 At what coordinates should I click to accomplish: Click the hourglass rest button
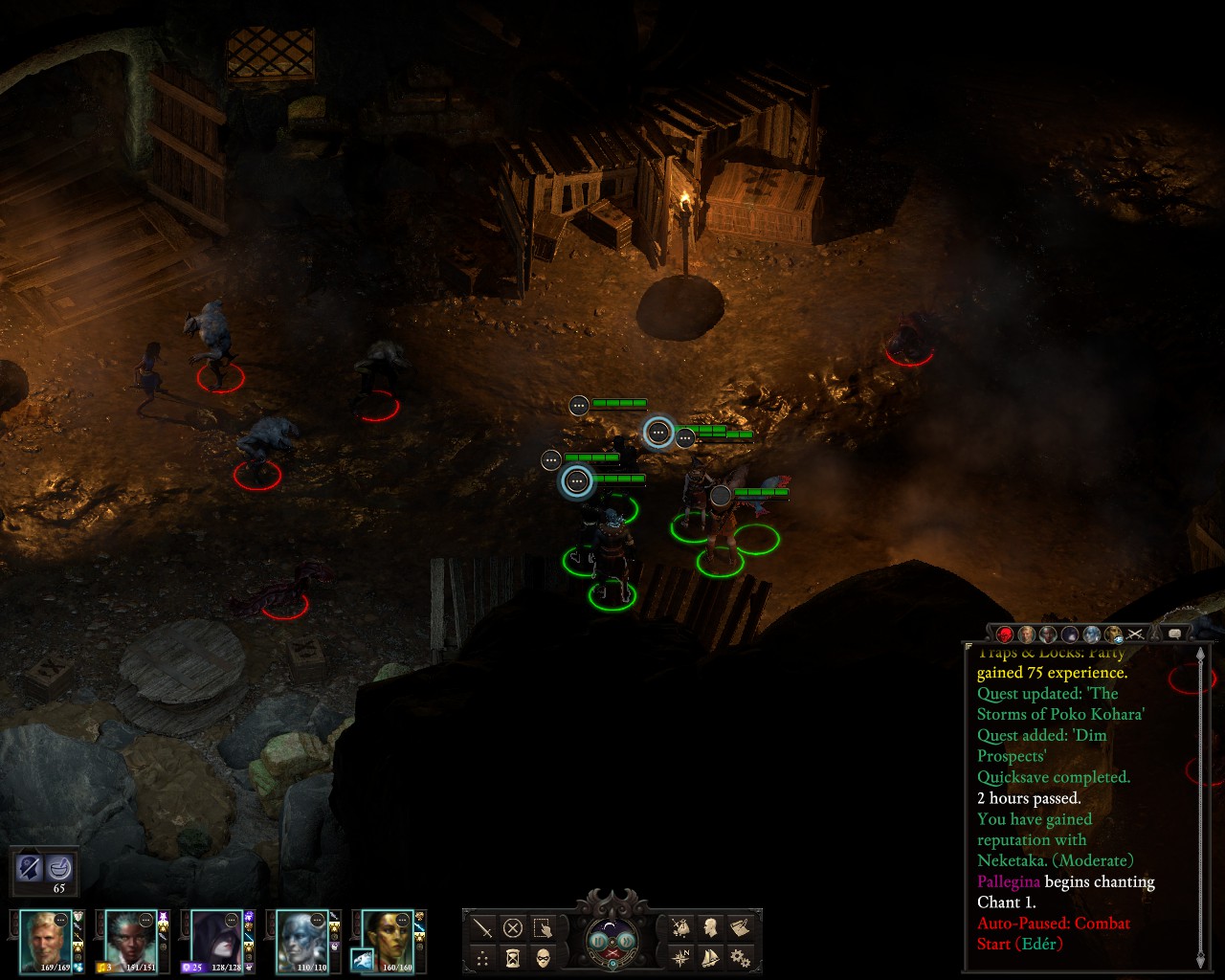pos(513,957)
